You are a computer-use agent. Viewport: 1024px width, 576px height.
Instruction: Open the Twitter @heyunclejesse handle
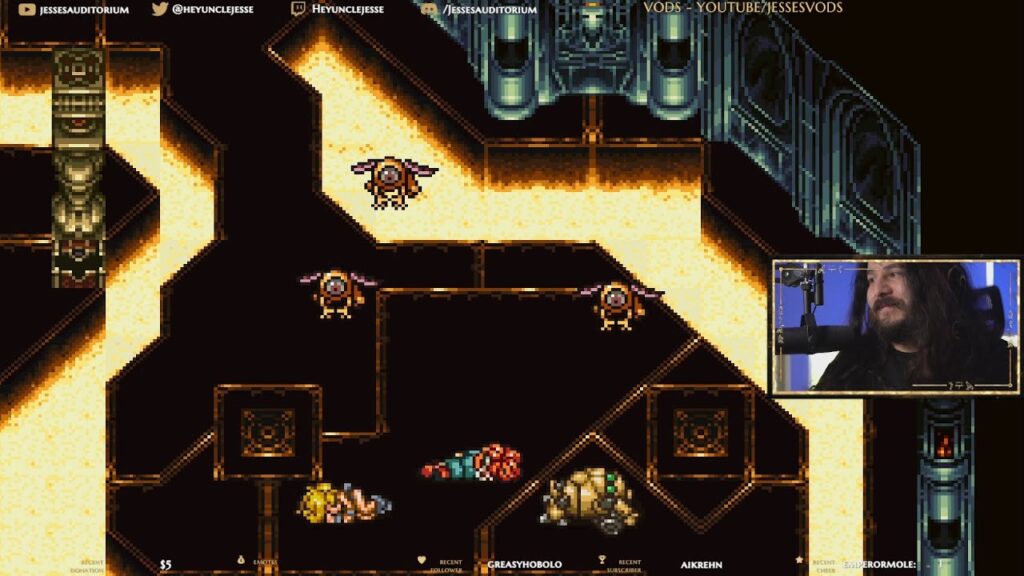click(203, 9)
